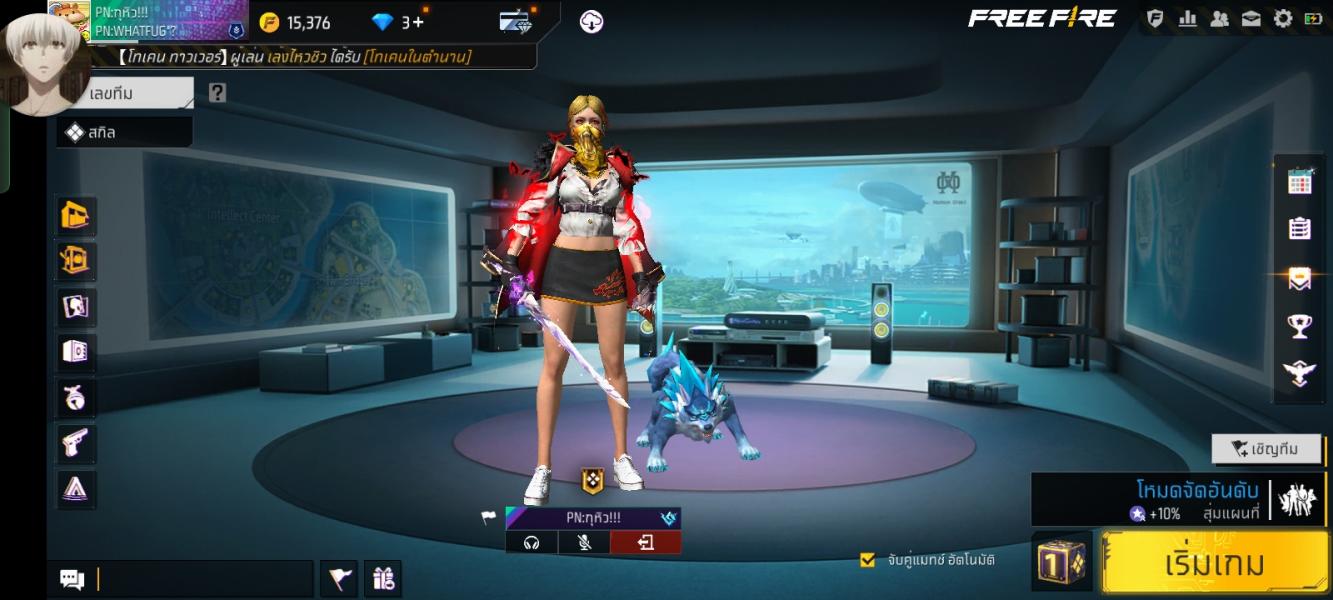Open the trophy icon on right sidebar
This screenshot has height=600, width=1333.
click(1299, 326)
